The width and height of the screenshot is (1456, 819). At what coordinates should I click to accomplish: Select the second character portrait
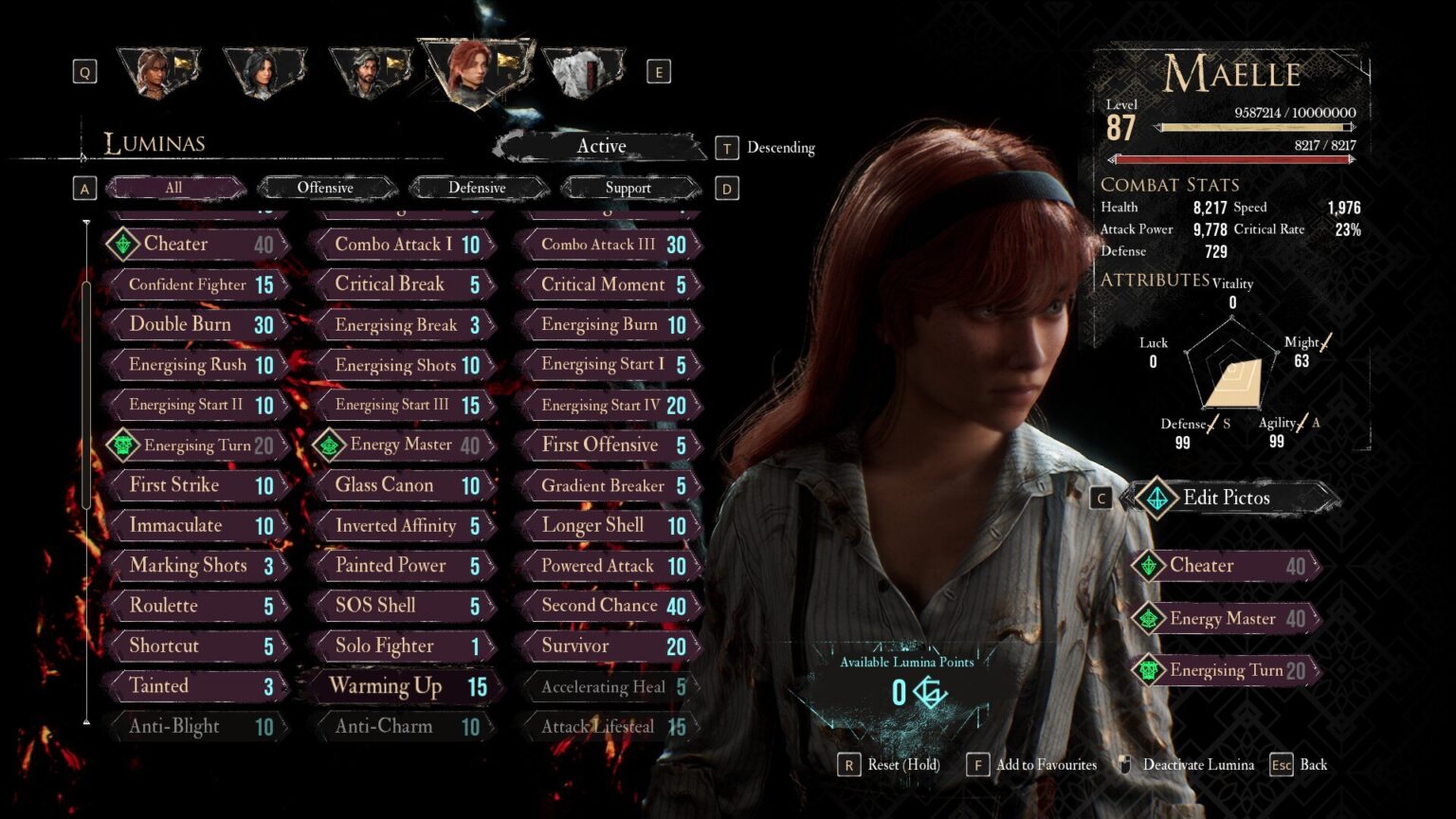[266, 66]
